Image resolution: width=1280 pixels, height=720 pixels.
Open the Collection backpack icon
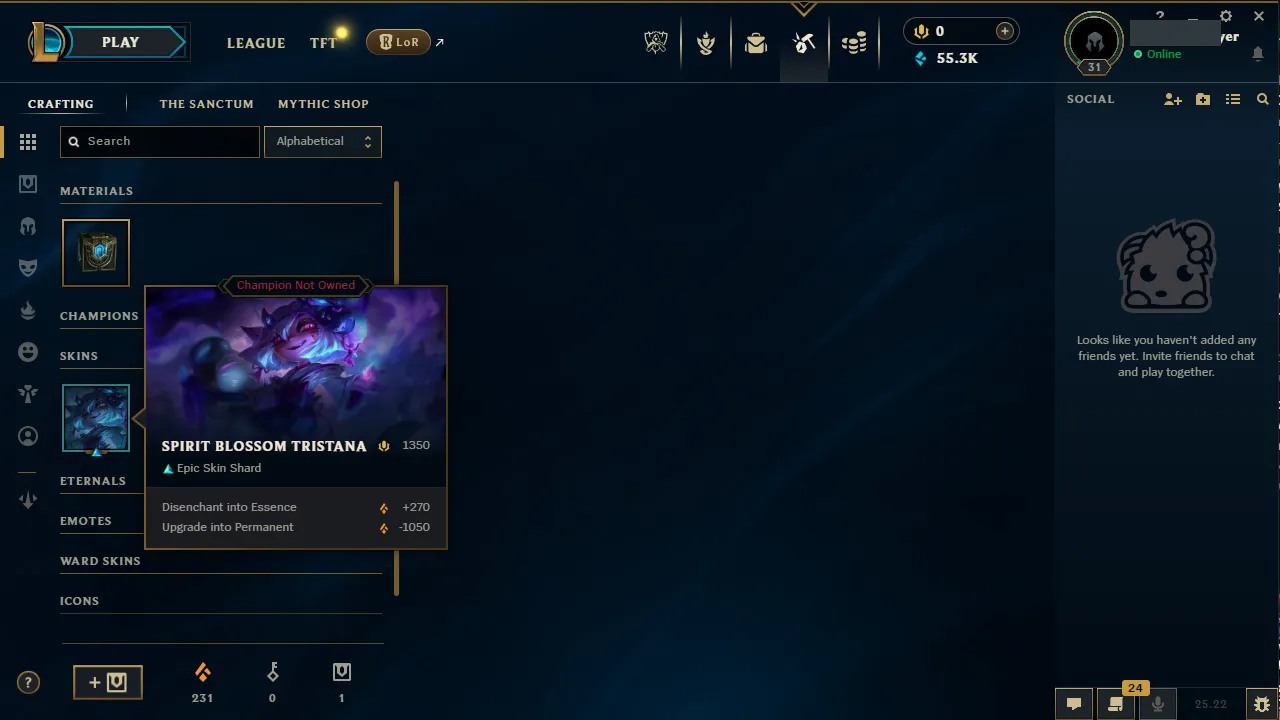(x=756, y=42)
